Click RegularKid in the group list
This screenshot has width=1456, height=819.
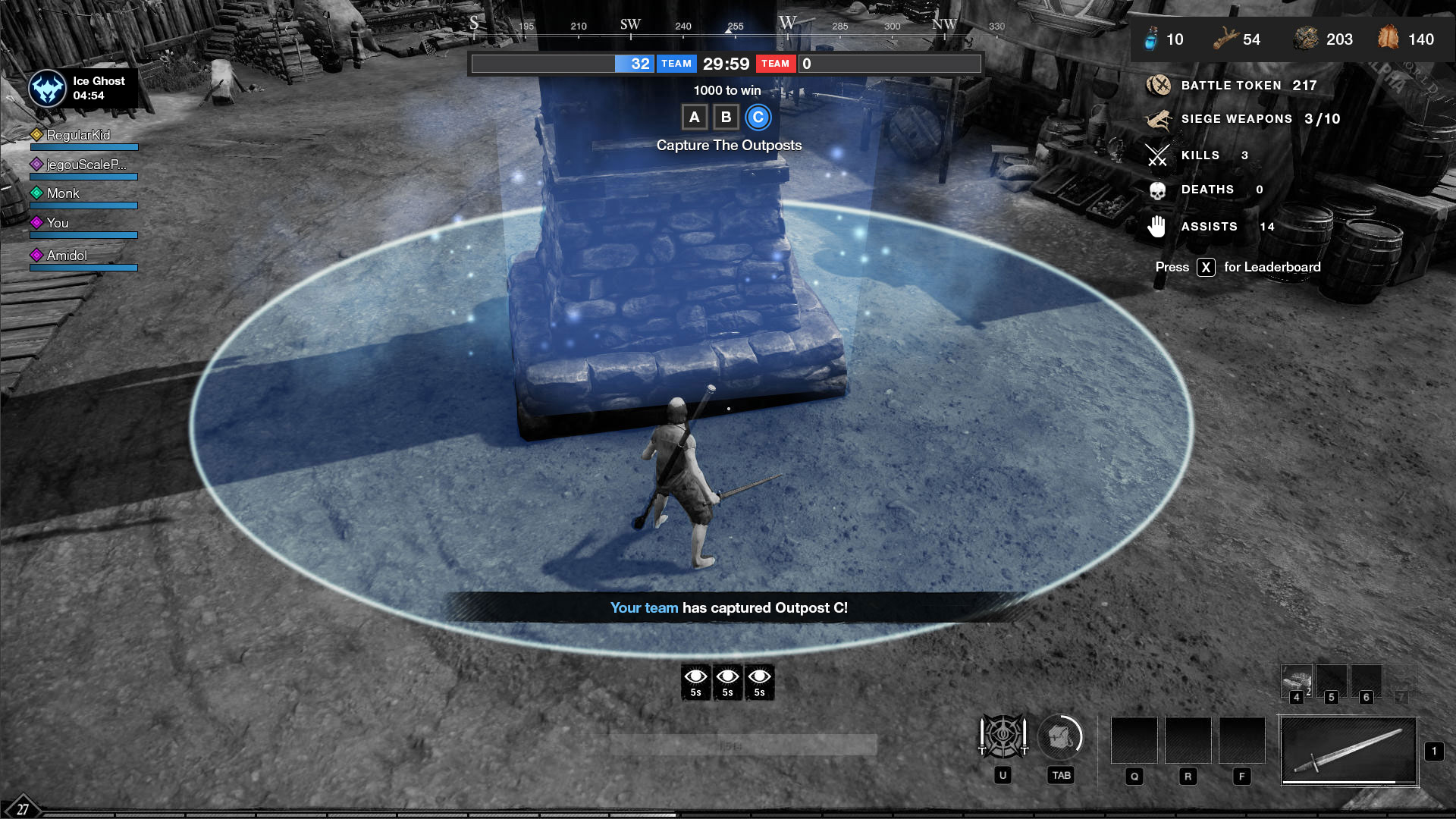tap(78, 135)
